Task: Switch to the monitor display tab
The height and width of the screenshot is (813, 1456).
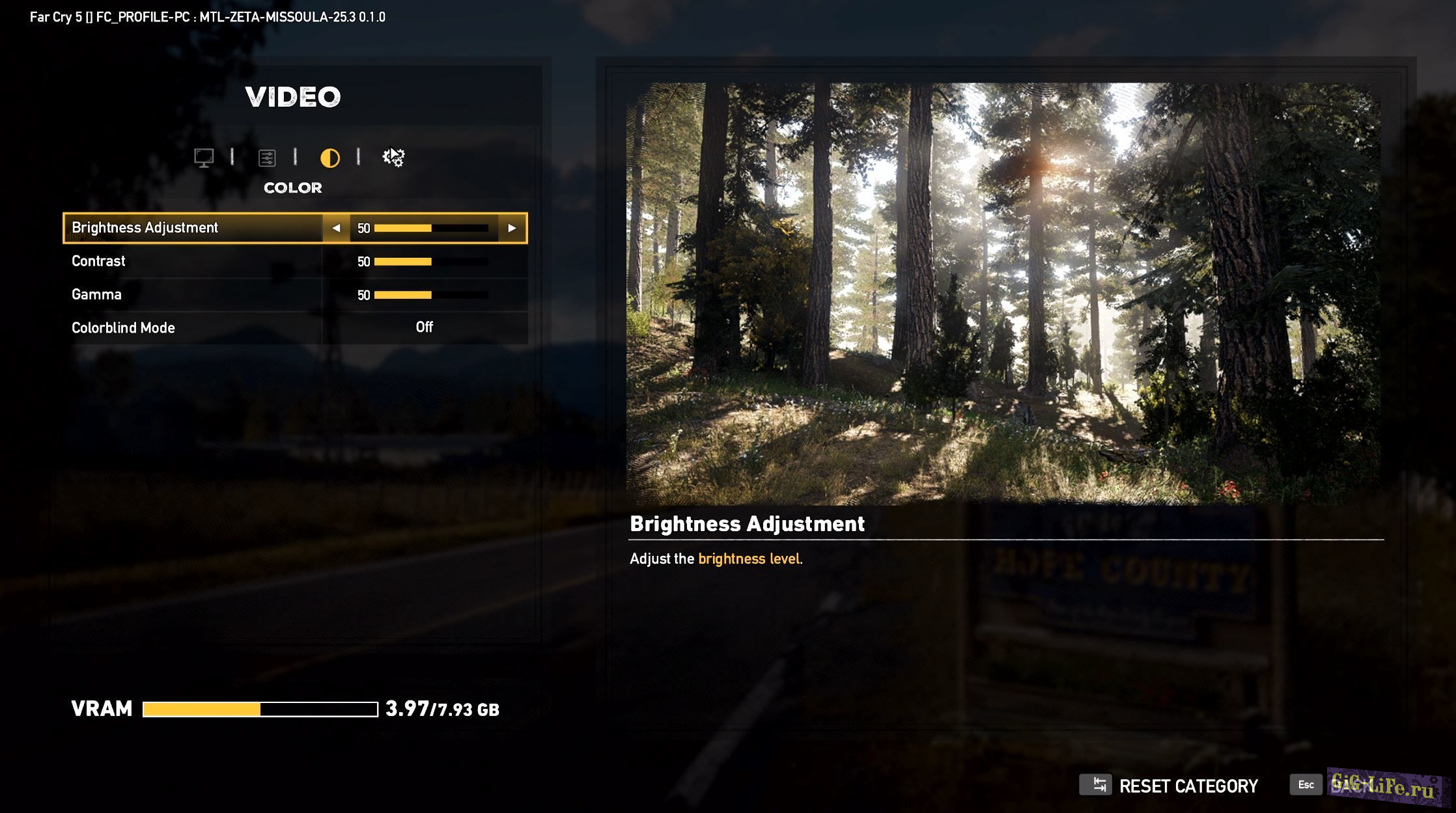Action: [204, 158]
